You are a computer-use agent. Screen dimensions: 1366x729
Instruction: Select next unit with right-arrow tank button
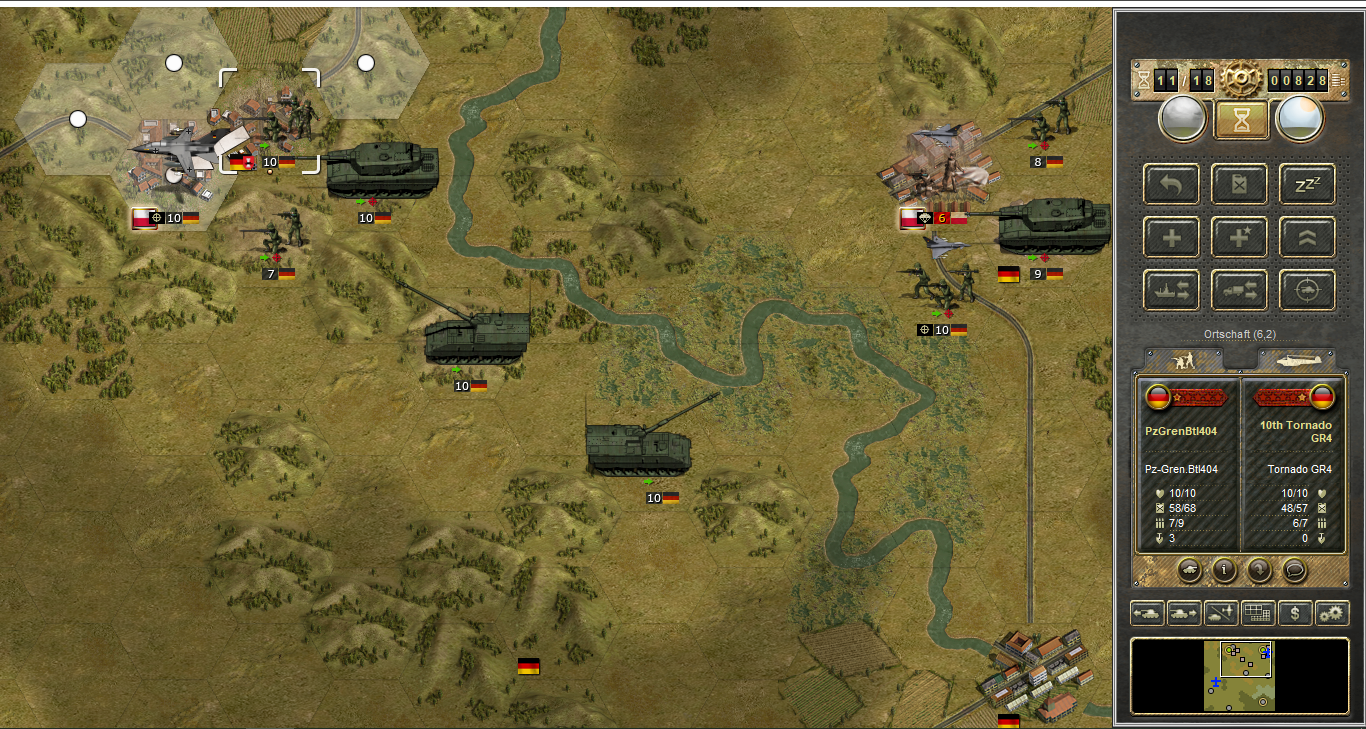click(1184, 613)
